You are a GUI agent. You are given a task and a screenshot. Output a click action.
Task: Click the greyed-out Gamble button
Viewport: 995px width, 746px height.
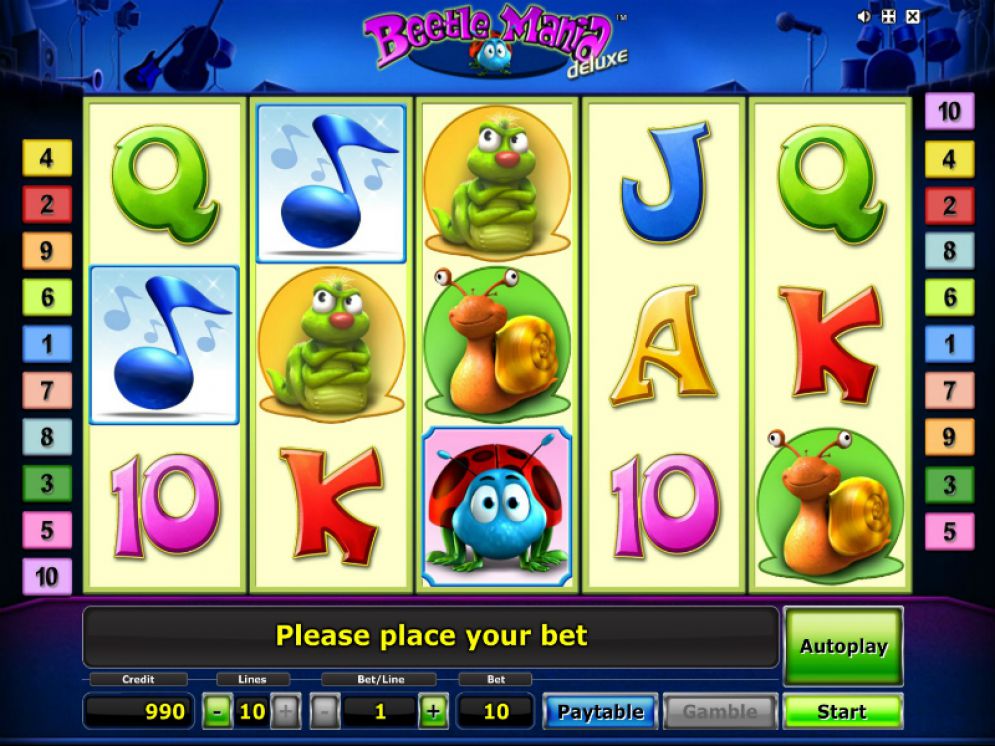click(x=719, y=712)
